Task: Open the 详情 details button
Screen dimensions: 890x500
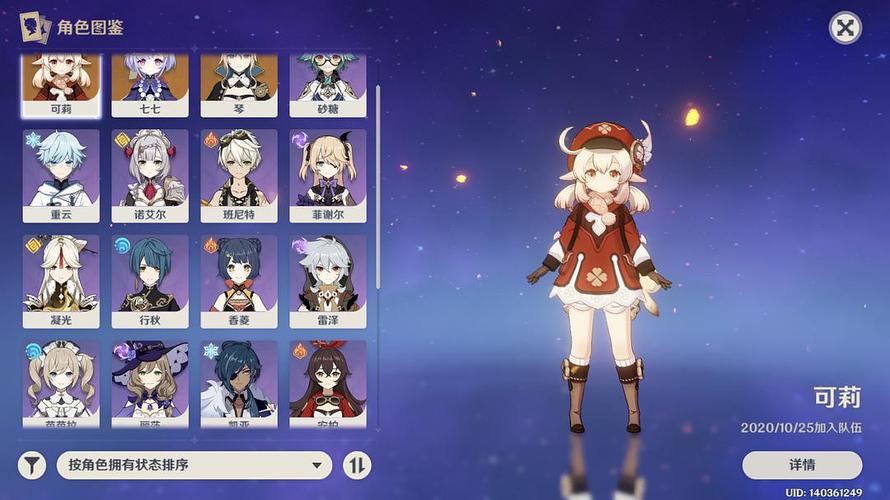Action: point(801,465)
